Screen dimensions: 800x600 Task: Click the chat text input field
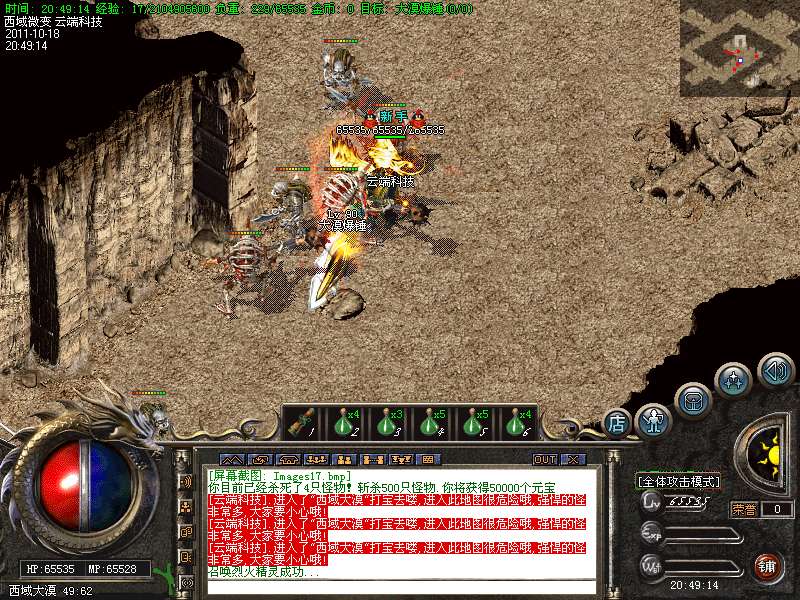[x=400, y=587]
